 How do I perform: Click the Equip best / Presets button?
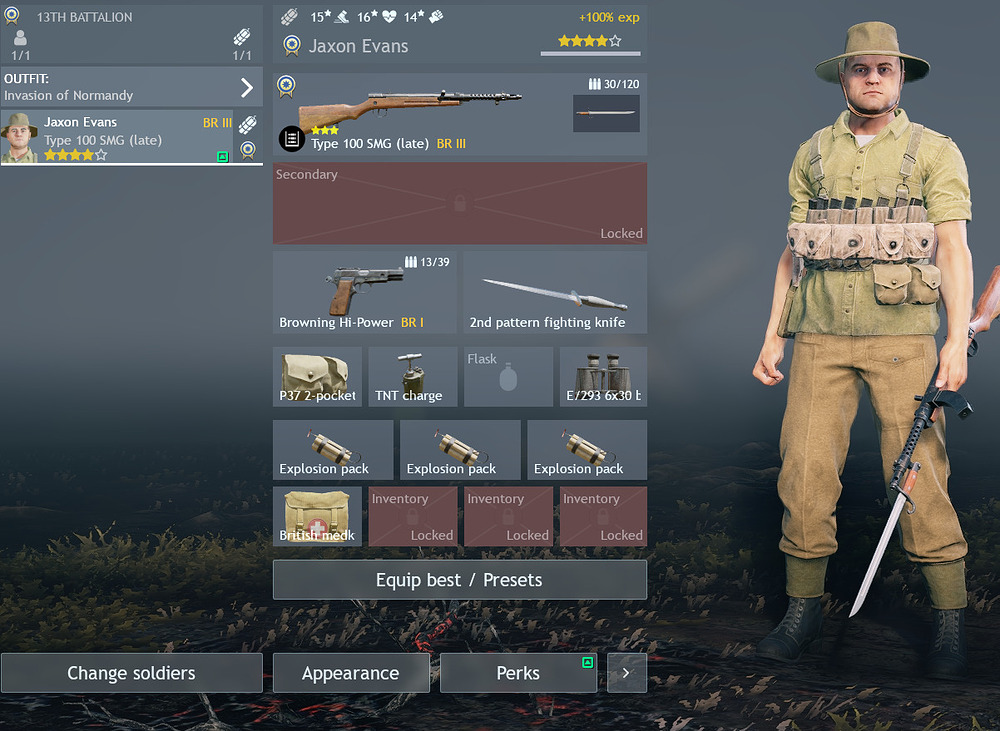[459, 580]
